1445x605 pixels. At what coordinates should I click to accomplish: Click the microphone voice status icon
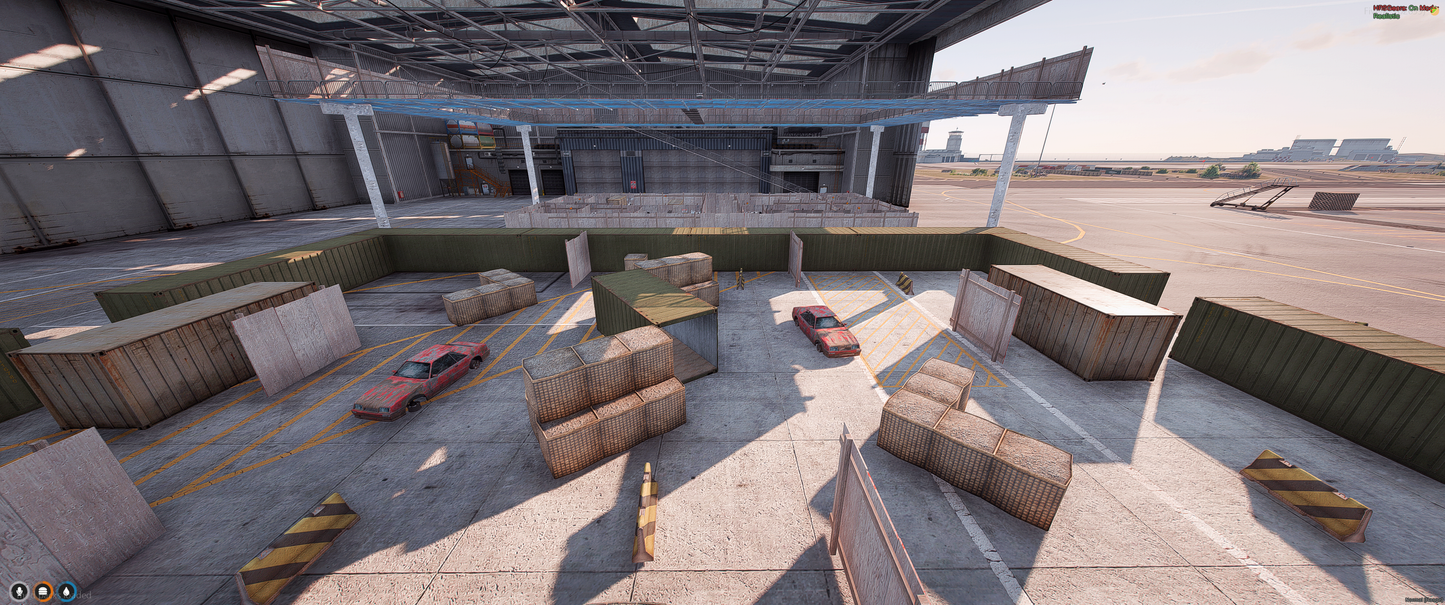pyautogui.click(x=18, y=591)
